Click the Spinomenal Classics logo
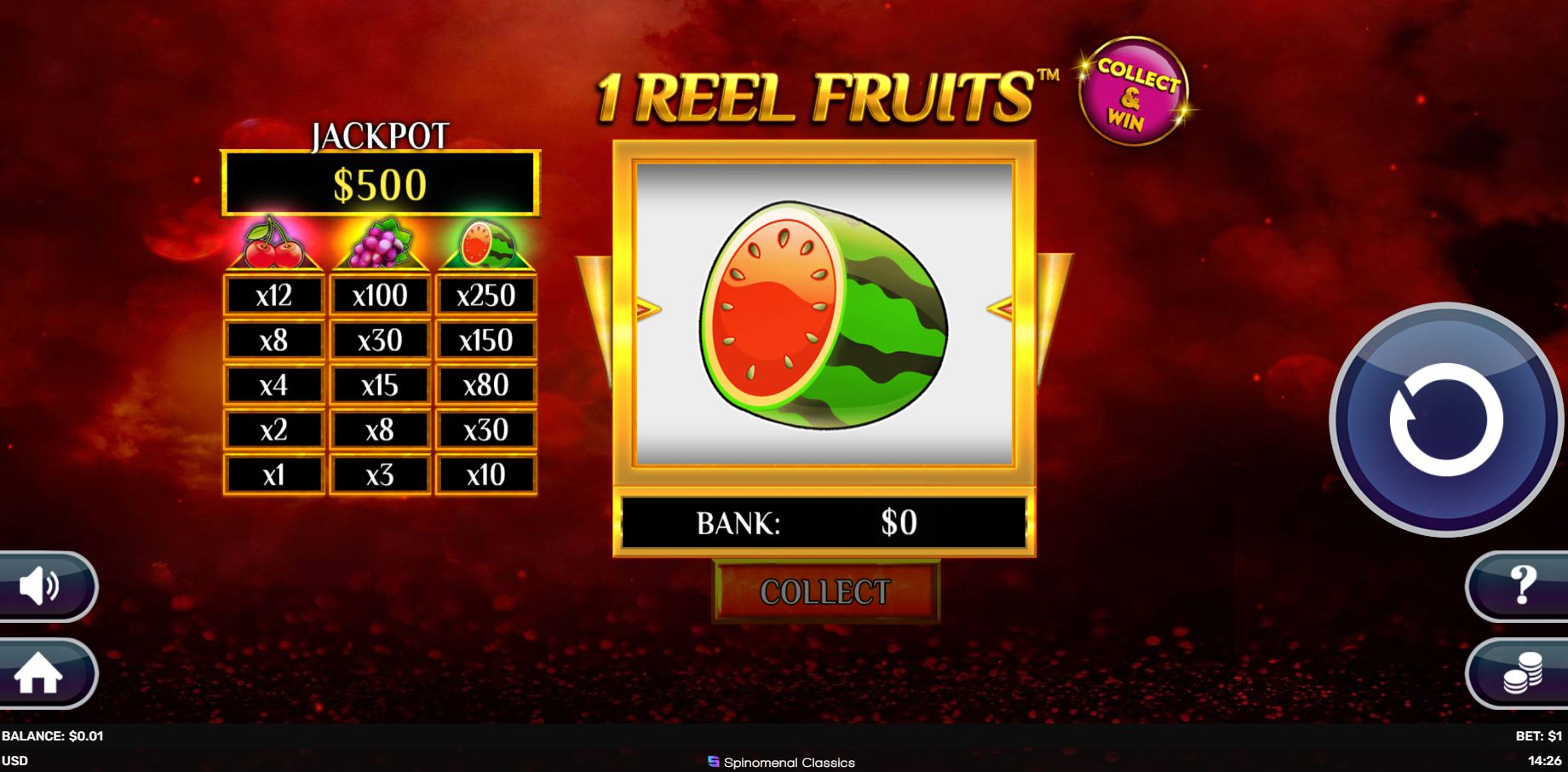The width and height of the screenshot is (1568, 772). (x=781, y=763)
